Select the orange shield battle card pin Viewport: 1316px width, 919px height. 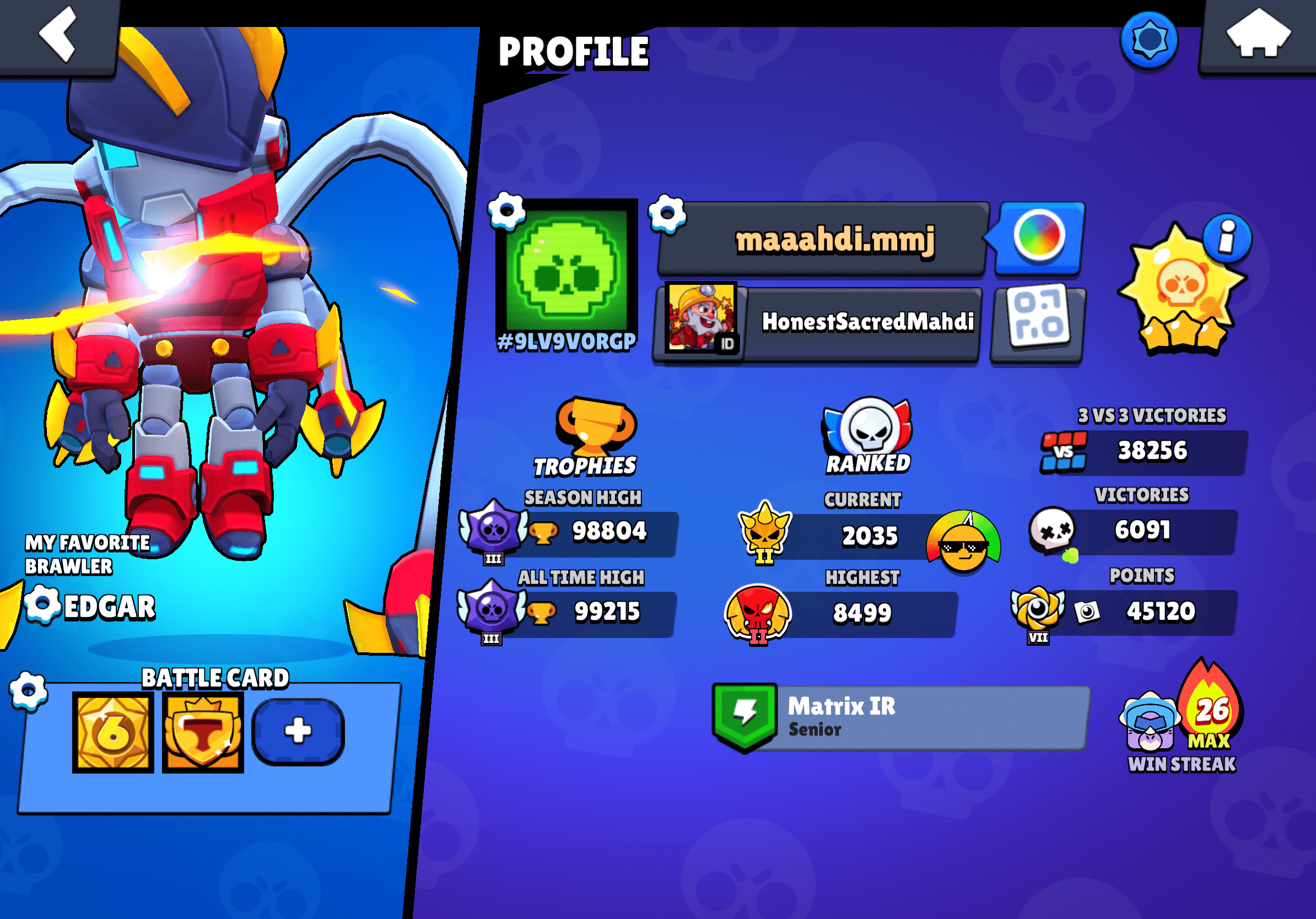[x=203, y=732]
